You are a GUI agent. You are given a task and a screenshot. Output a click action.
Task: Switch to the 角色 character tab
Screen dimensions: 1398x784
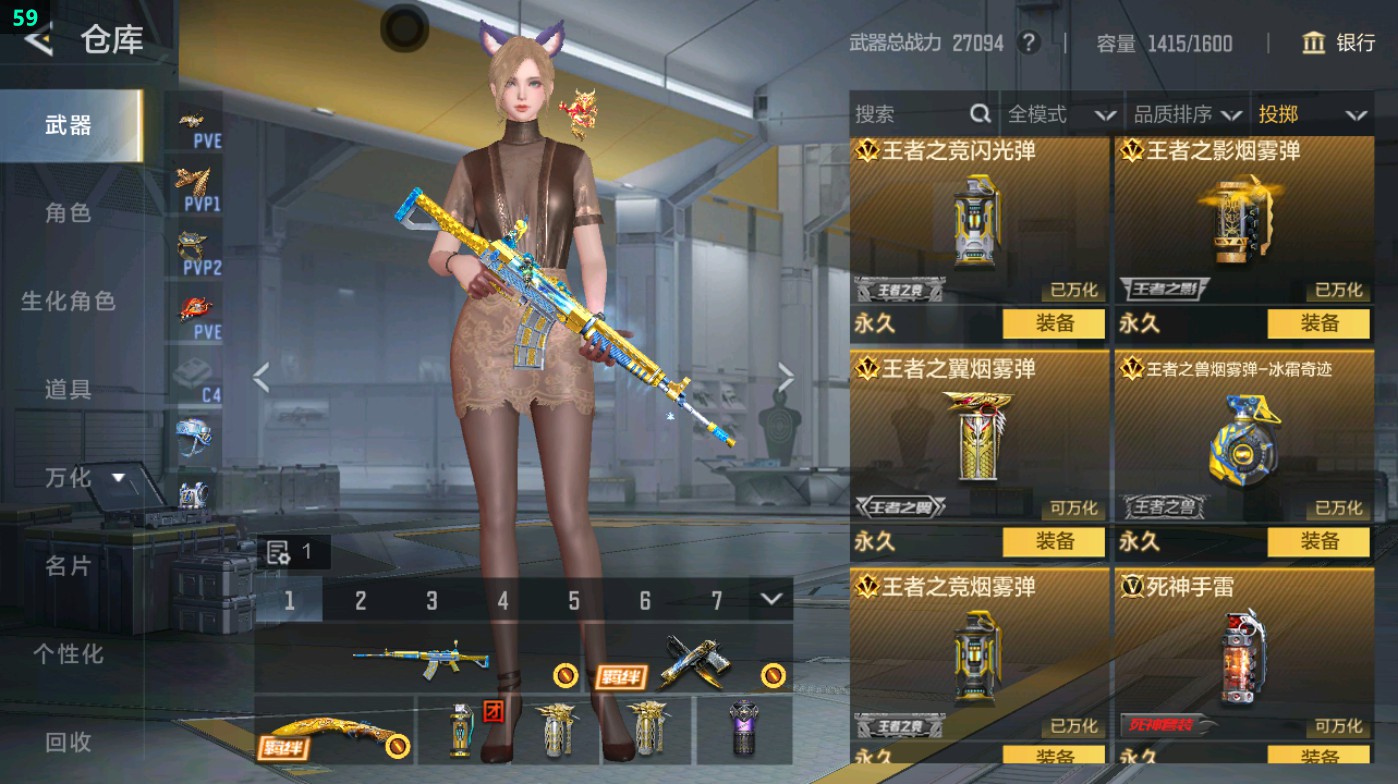click(x=70, y=213)
